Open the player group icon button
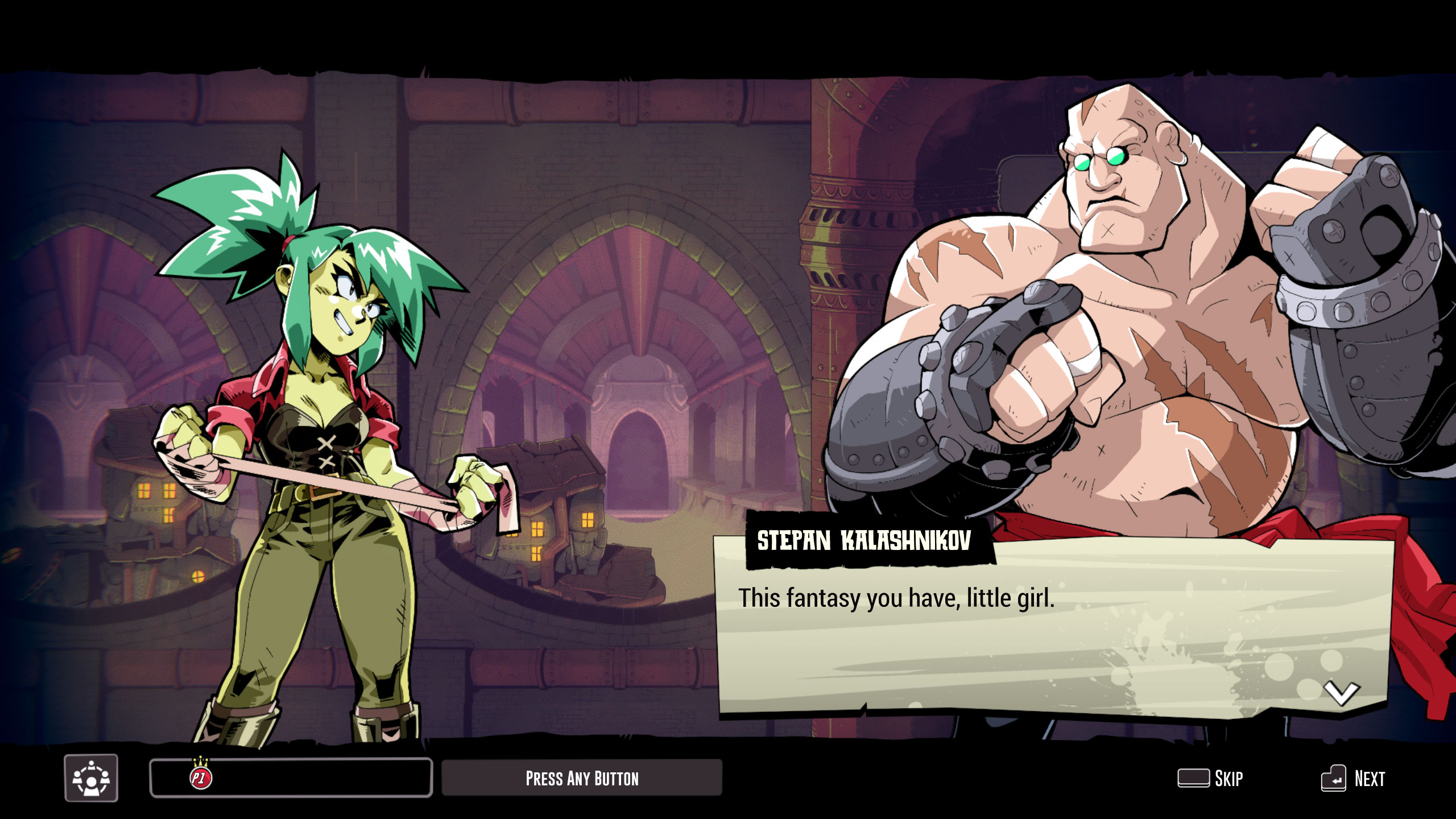The width and height of the screenshot is (1456, 819). pos(91,778)
